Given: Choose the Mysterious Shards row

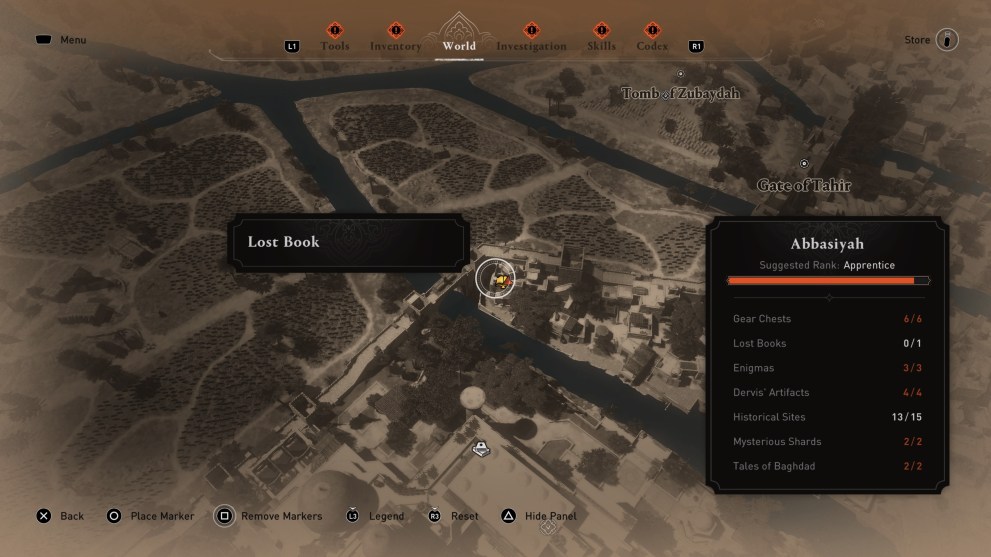Looking at the screenshot, I should 827,441.
